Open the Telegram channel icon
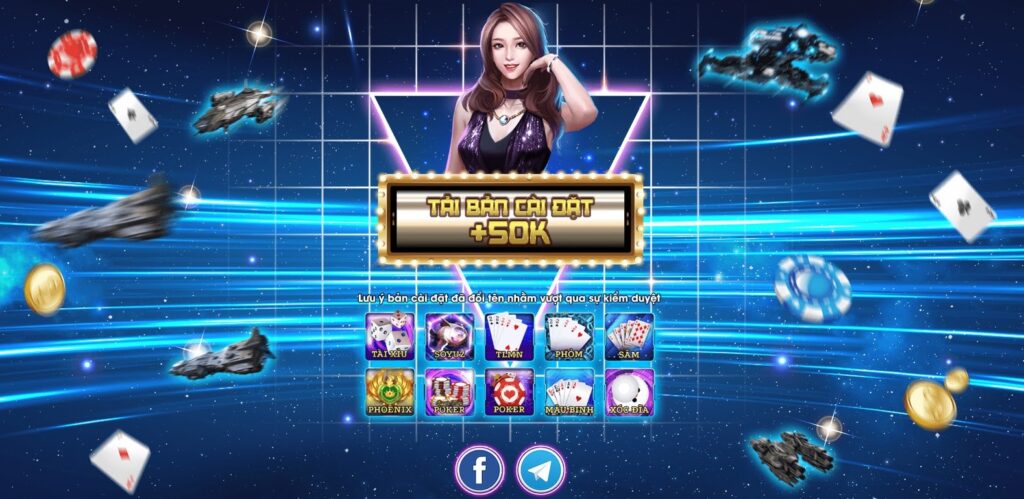The image size is (1024, 499). tap(541, 469)
